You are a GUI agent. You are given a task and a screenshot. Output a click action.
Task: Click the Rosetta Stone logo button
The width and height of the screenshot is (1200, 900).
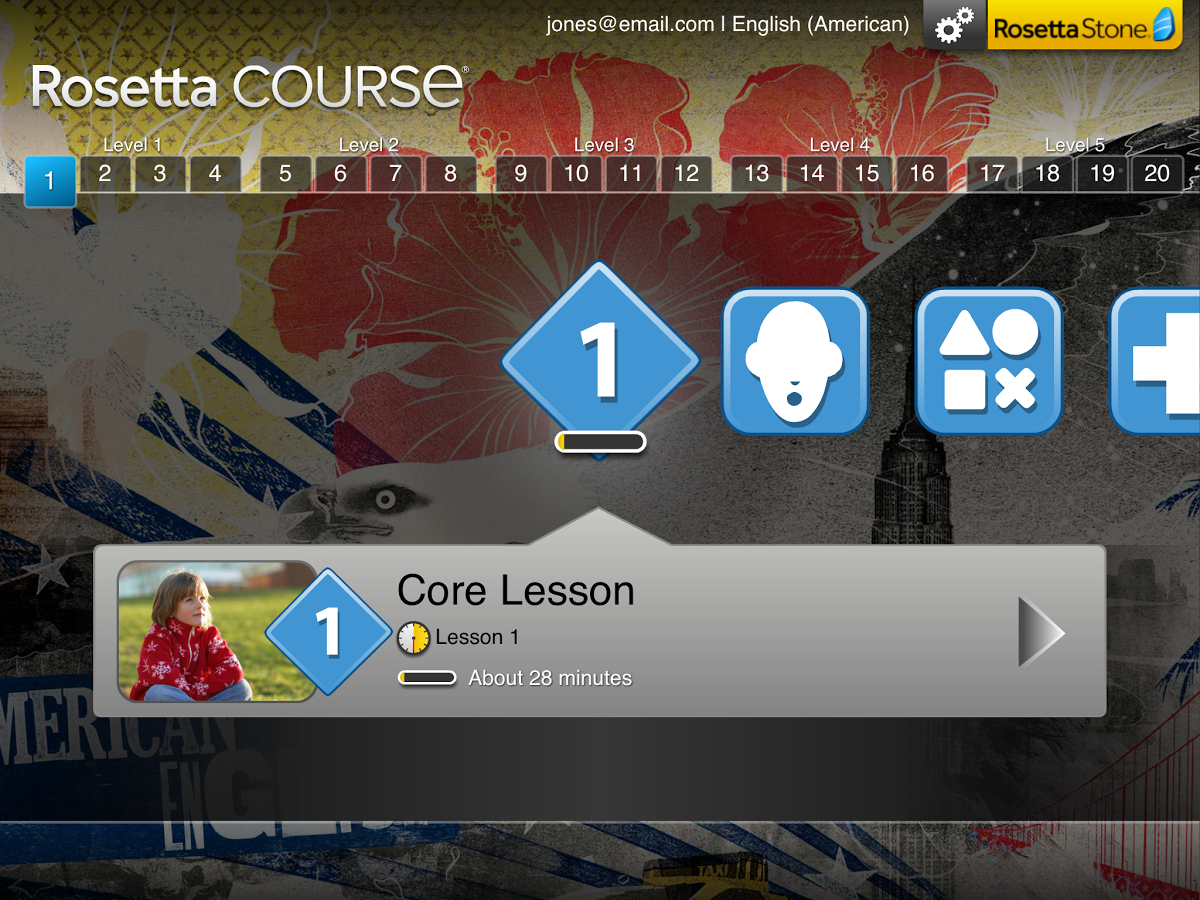(x=1093, y=25)
